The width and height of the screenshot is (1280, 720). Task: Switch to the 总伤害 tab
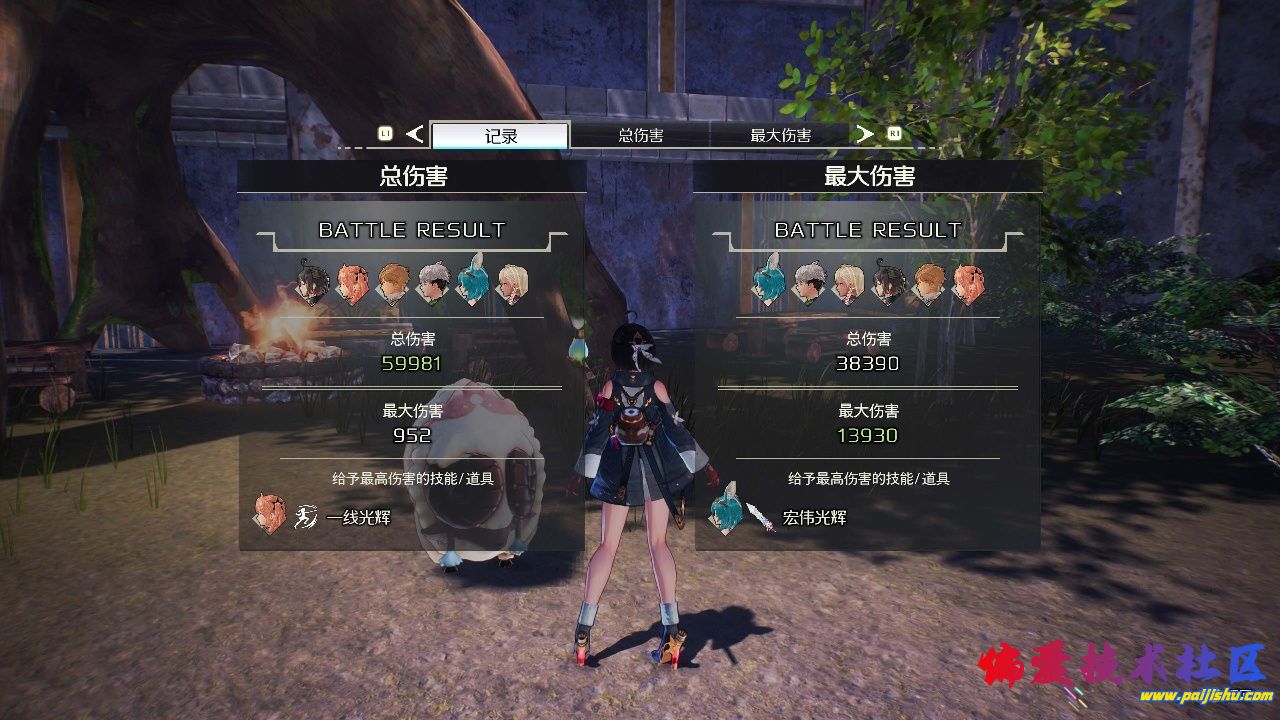click(x=640, y=136)
